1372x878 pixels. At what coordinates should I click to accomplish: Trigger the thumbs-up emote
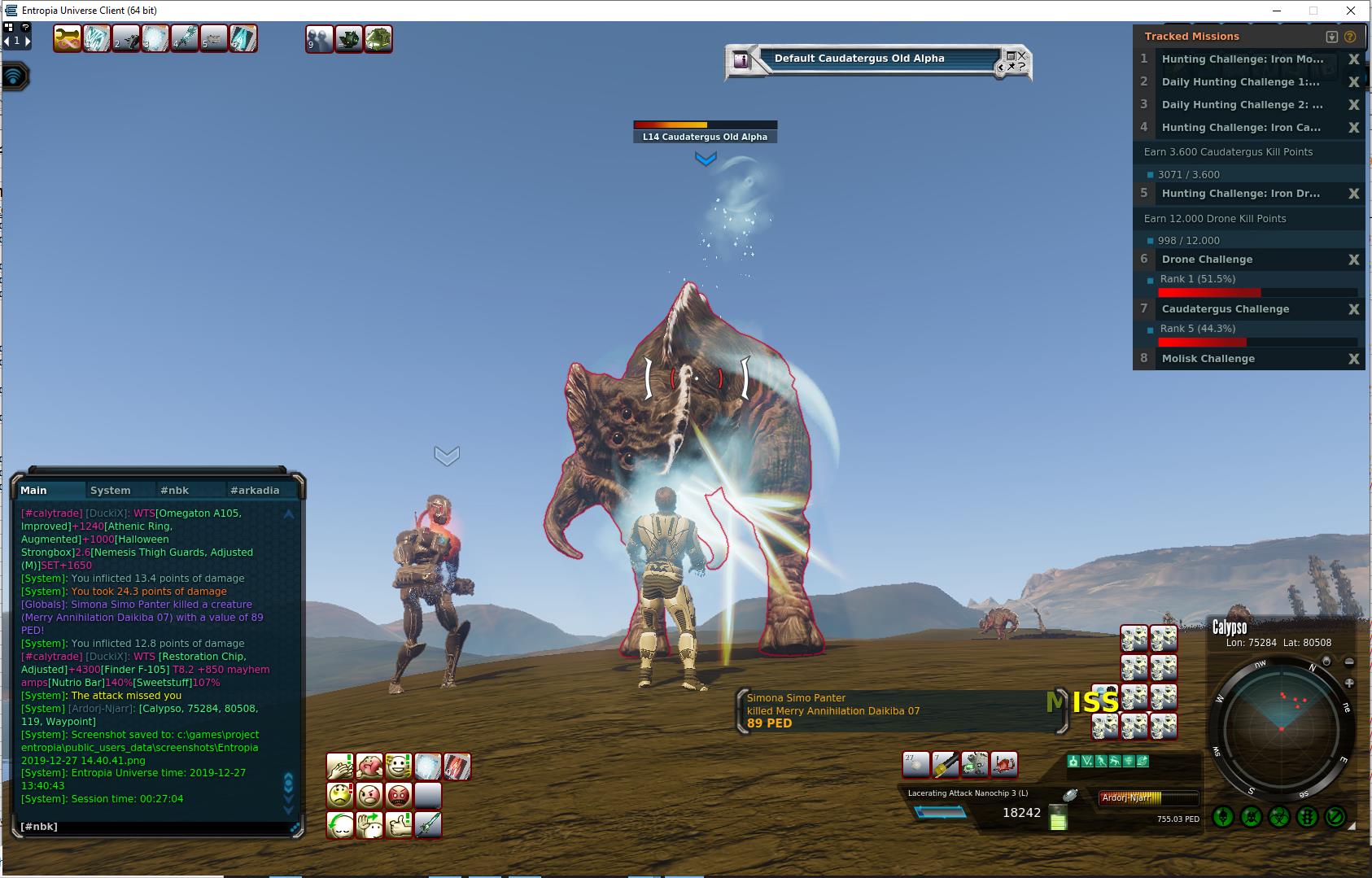pos(399,824)
